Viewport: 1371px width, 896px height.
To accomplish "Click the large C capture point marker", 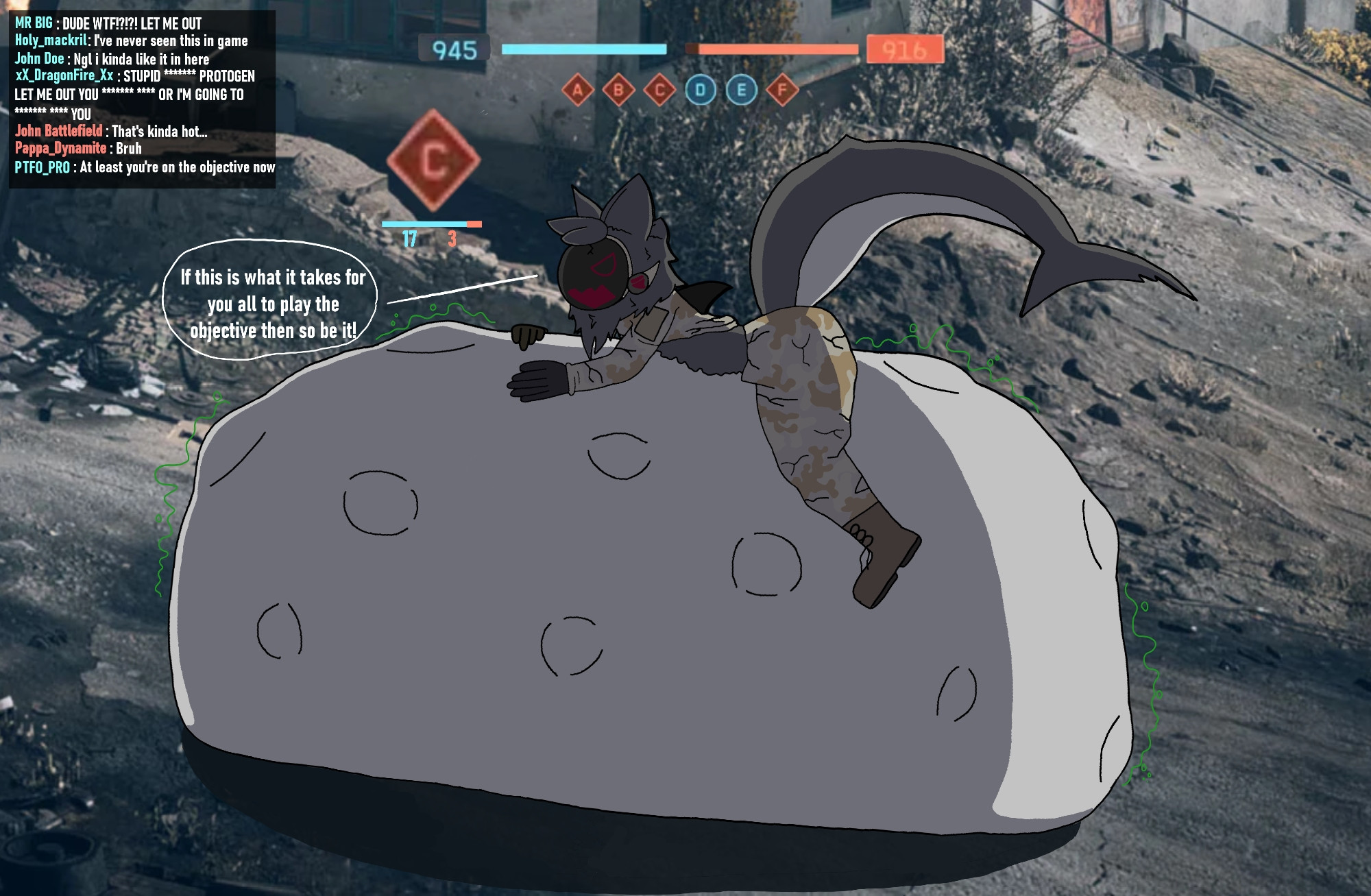I will tap(433, 160).
